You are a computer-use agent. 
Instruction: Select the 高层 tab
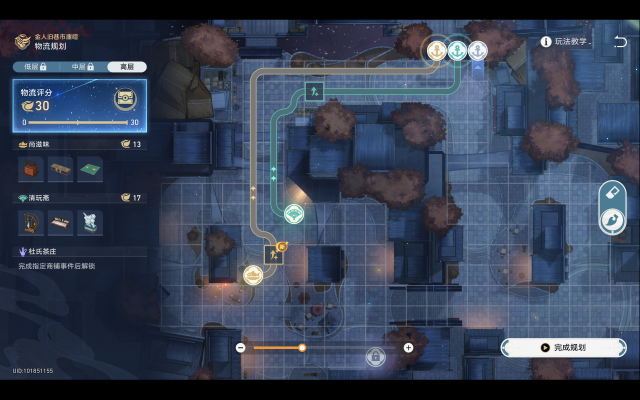[127, 67]
